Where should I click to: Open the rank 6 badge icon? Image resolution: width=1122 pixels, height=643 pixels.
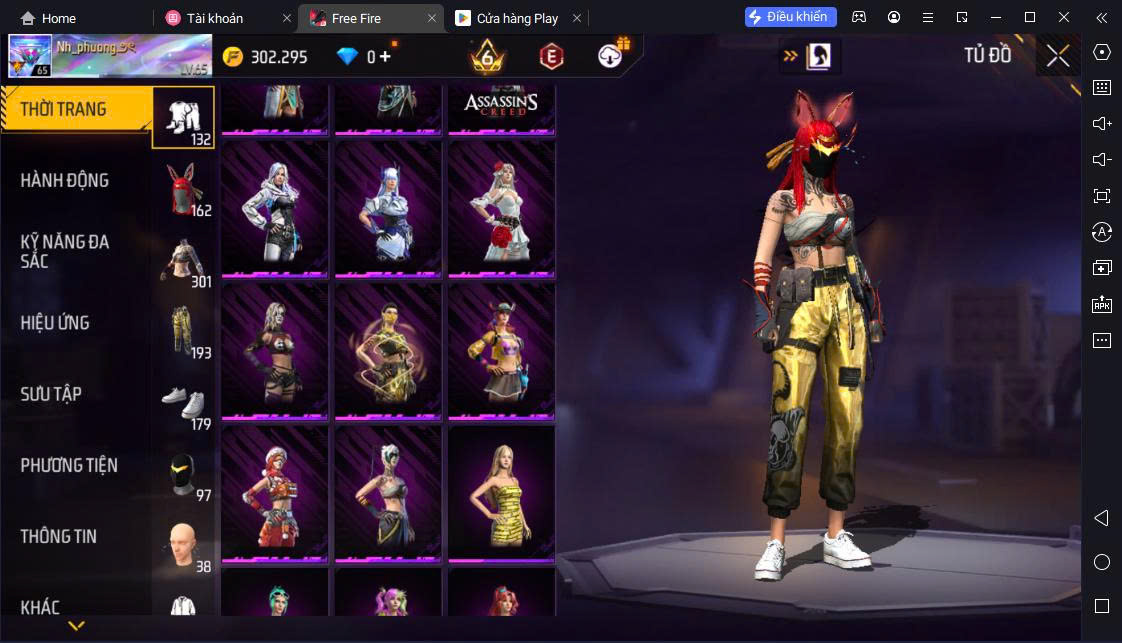point(488,57)
